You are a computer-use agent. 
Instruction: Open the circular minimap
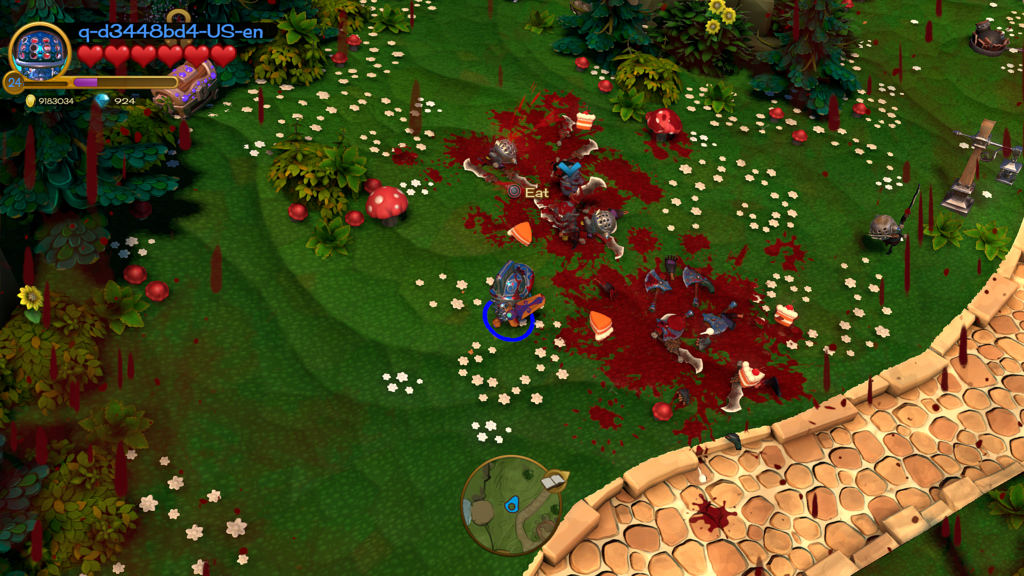tap(510, 506)
